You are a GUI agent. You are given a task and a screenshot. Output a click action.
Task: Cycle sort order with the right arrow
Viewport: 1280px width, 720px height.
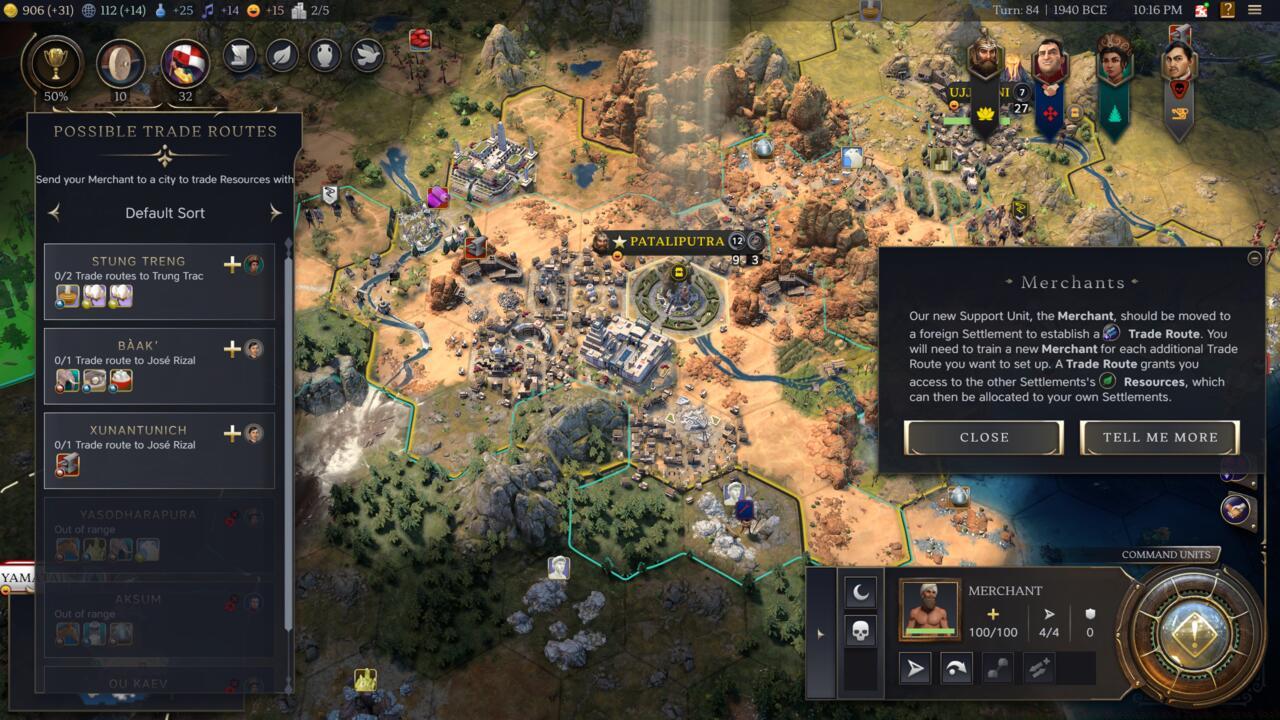tap(275, 212)
